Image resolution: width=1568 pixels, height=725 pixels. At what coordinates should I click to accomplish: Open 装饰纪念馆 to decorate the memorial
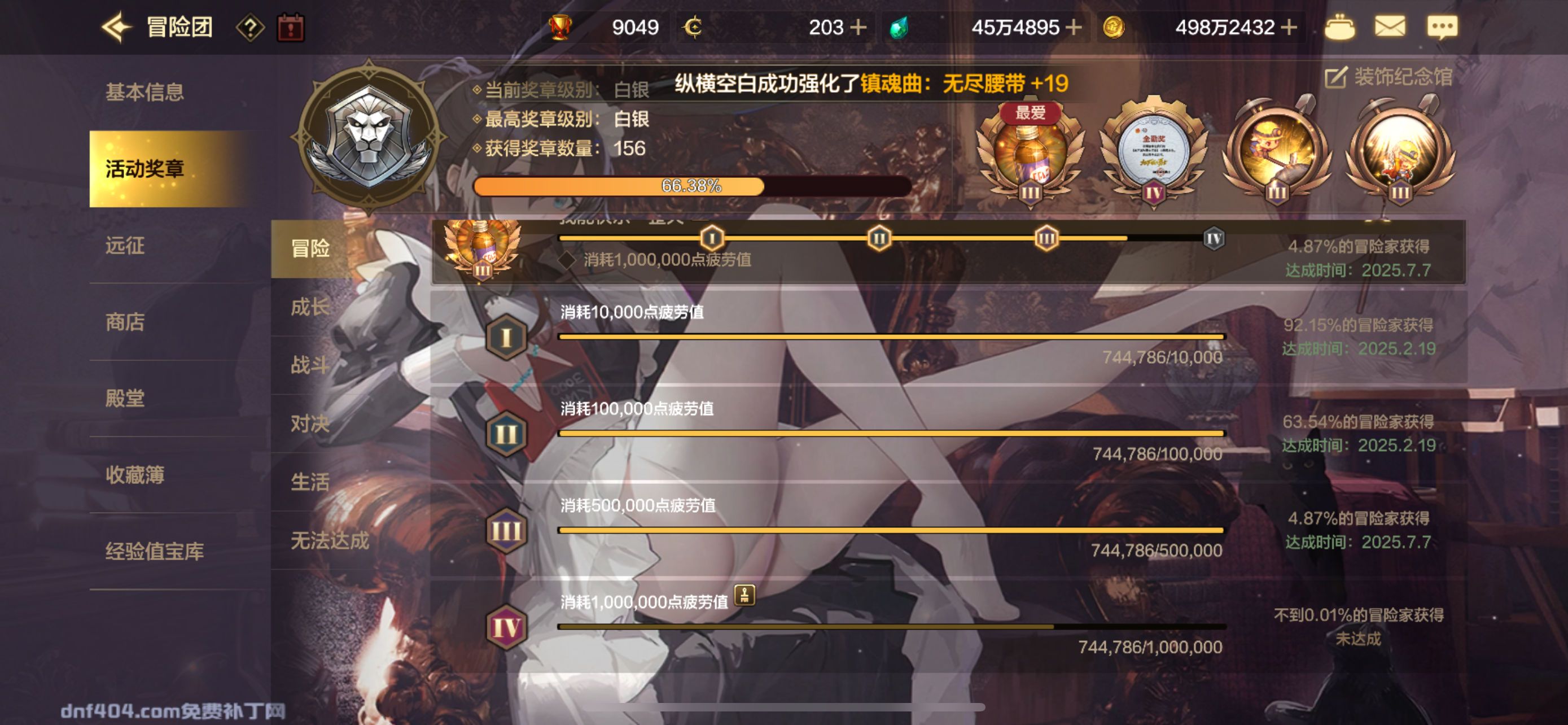coord(1394,78)
